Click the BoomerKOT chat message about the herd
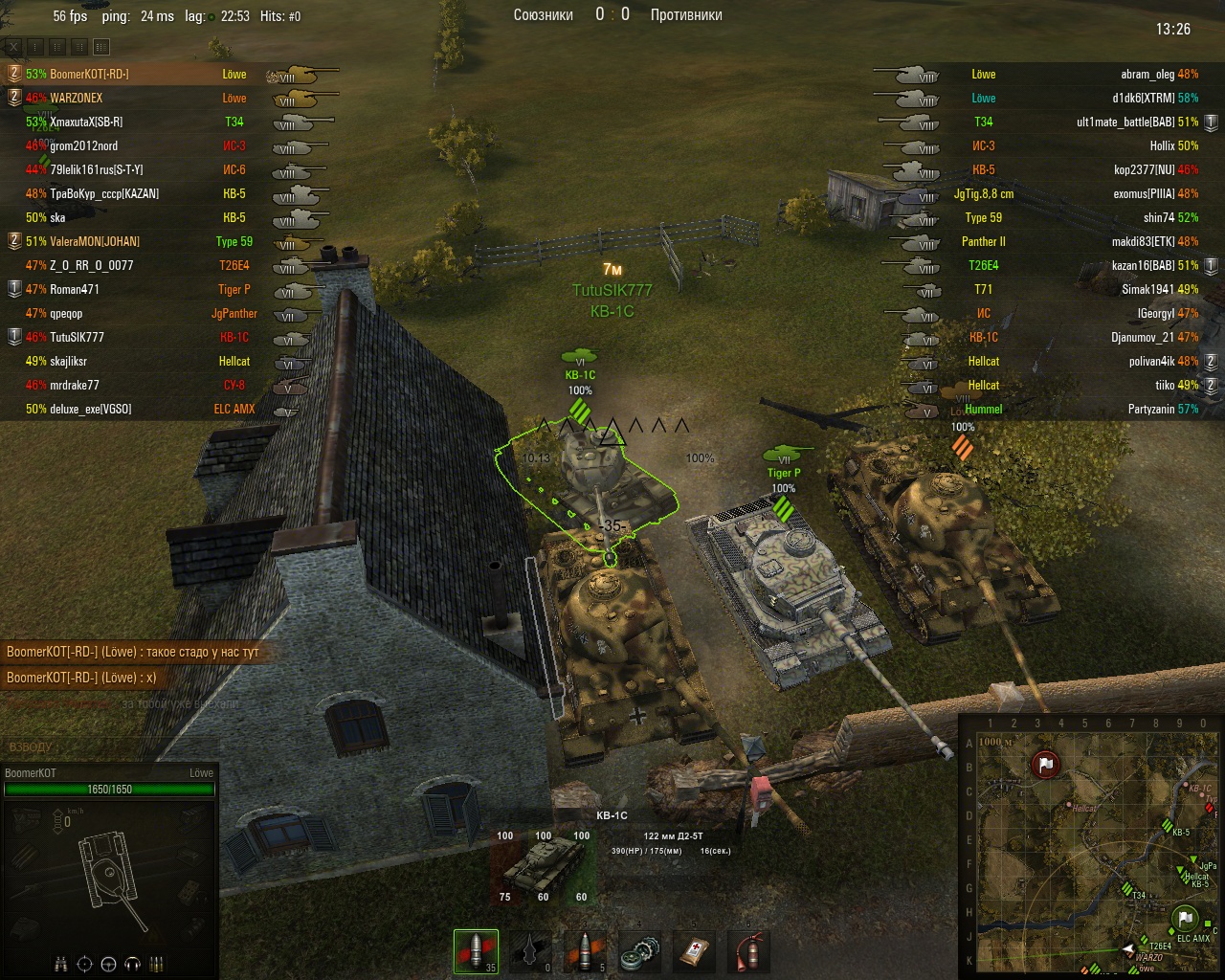This screenshot has height=980, width=1225. click(x=133, y=652)
